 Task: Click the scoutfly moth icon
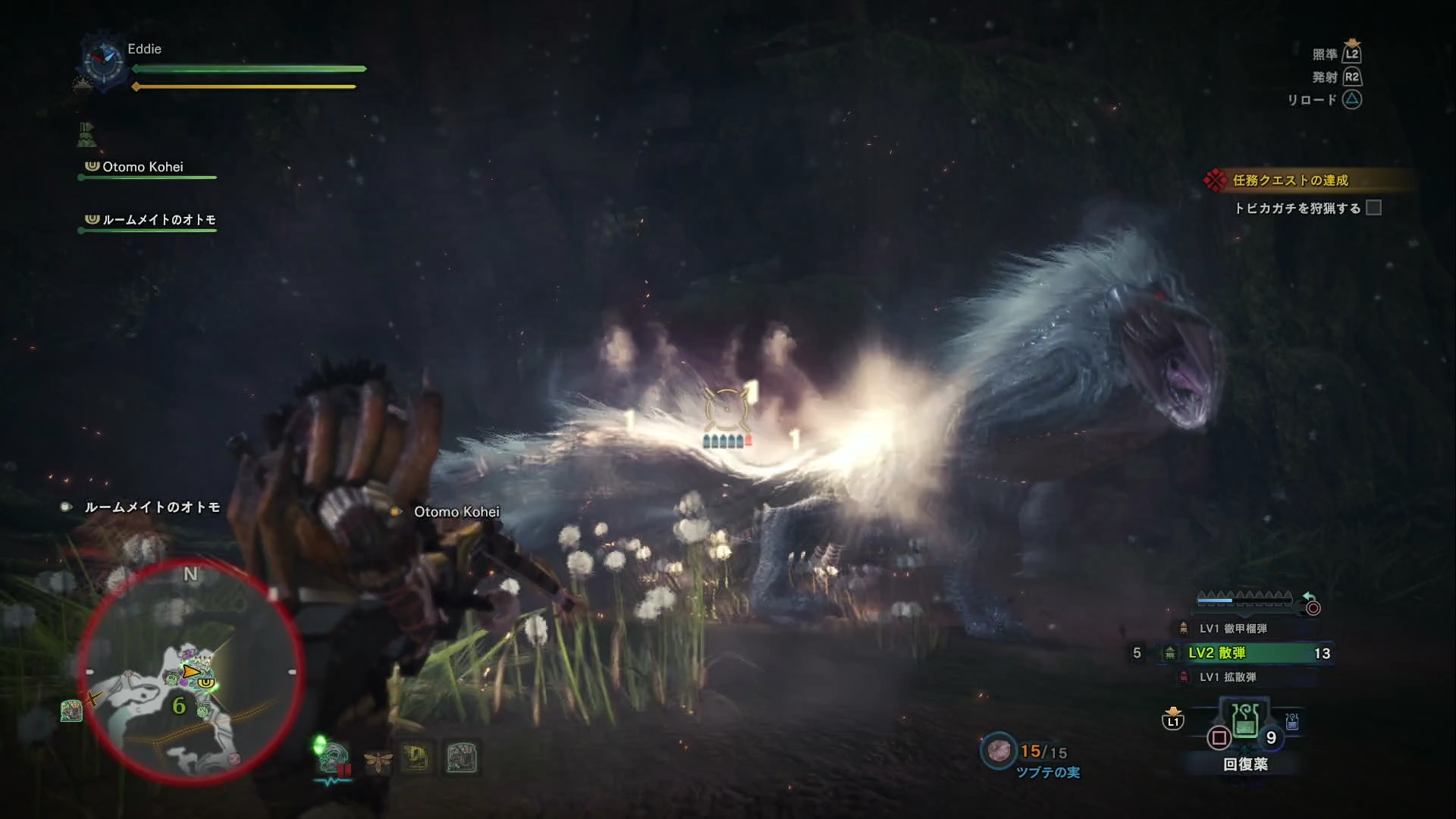pyautogui.click(x=377, y=760)
